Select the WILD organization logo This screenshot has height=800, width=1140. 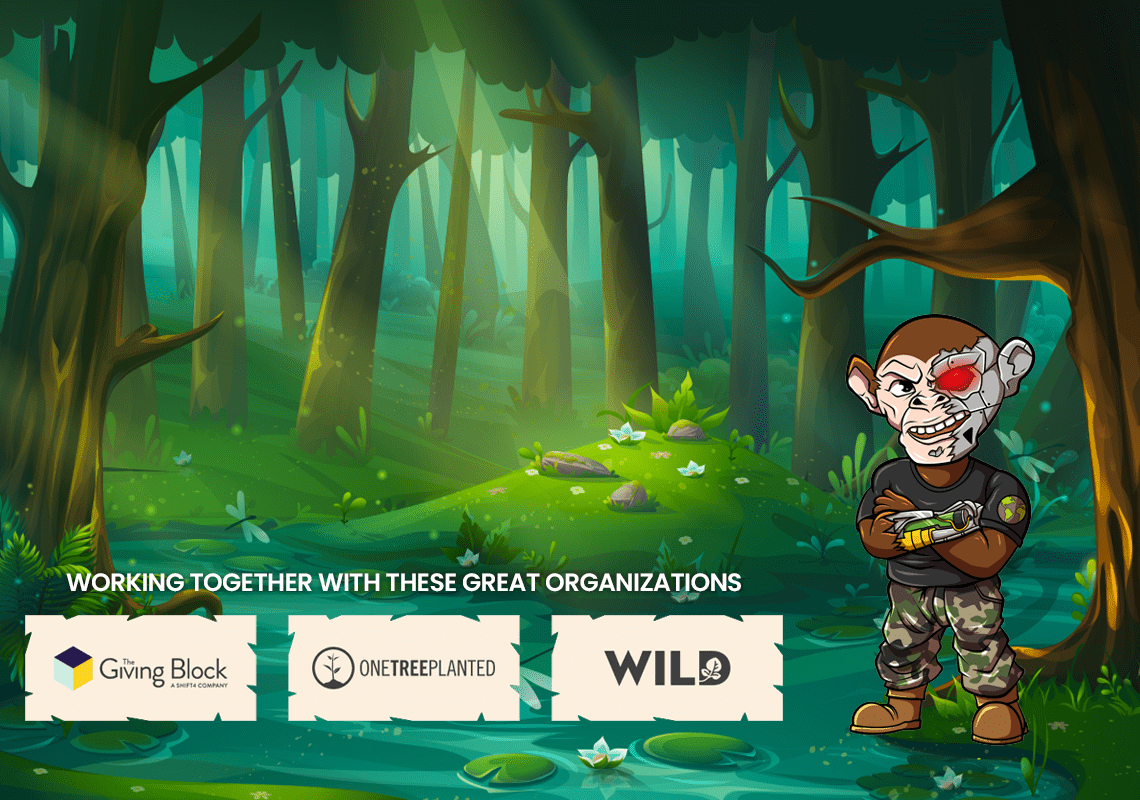click(667, 668)
